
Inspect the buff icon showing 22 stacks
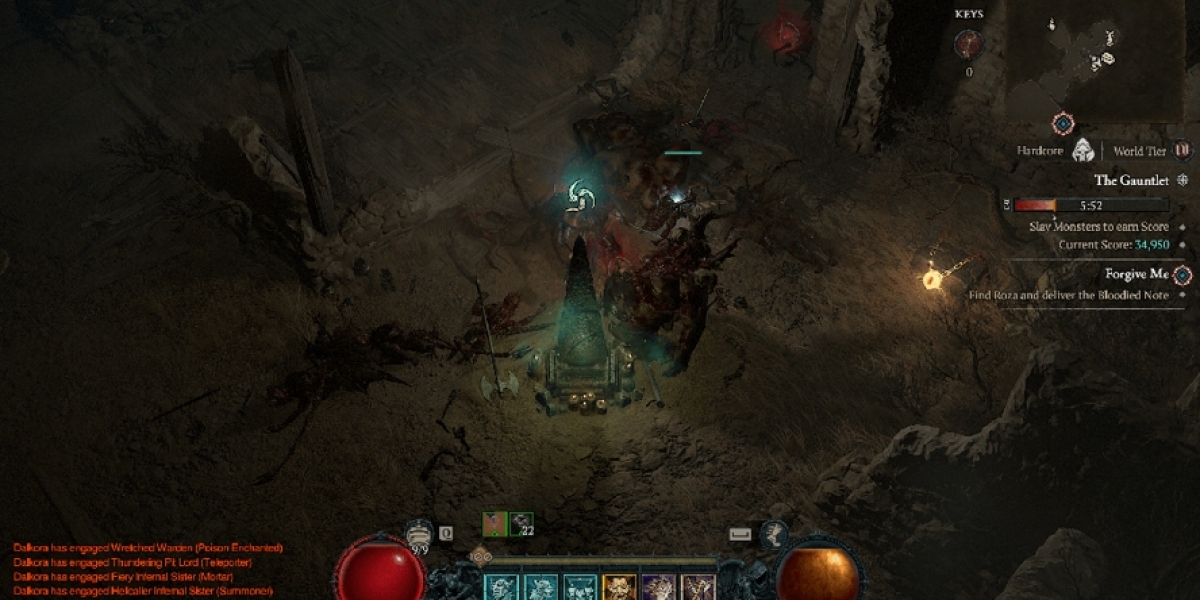click(x=522, y=524)
